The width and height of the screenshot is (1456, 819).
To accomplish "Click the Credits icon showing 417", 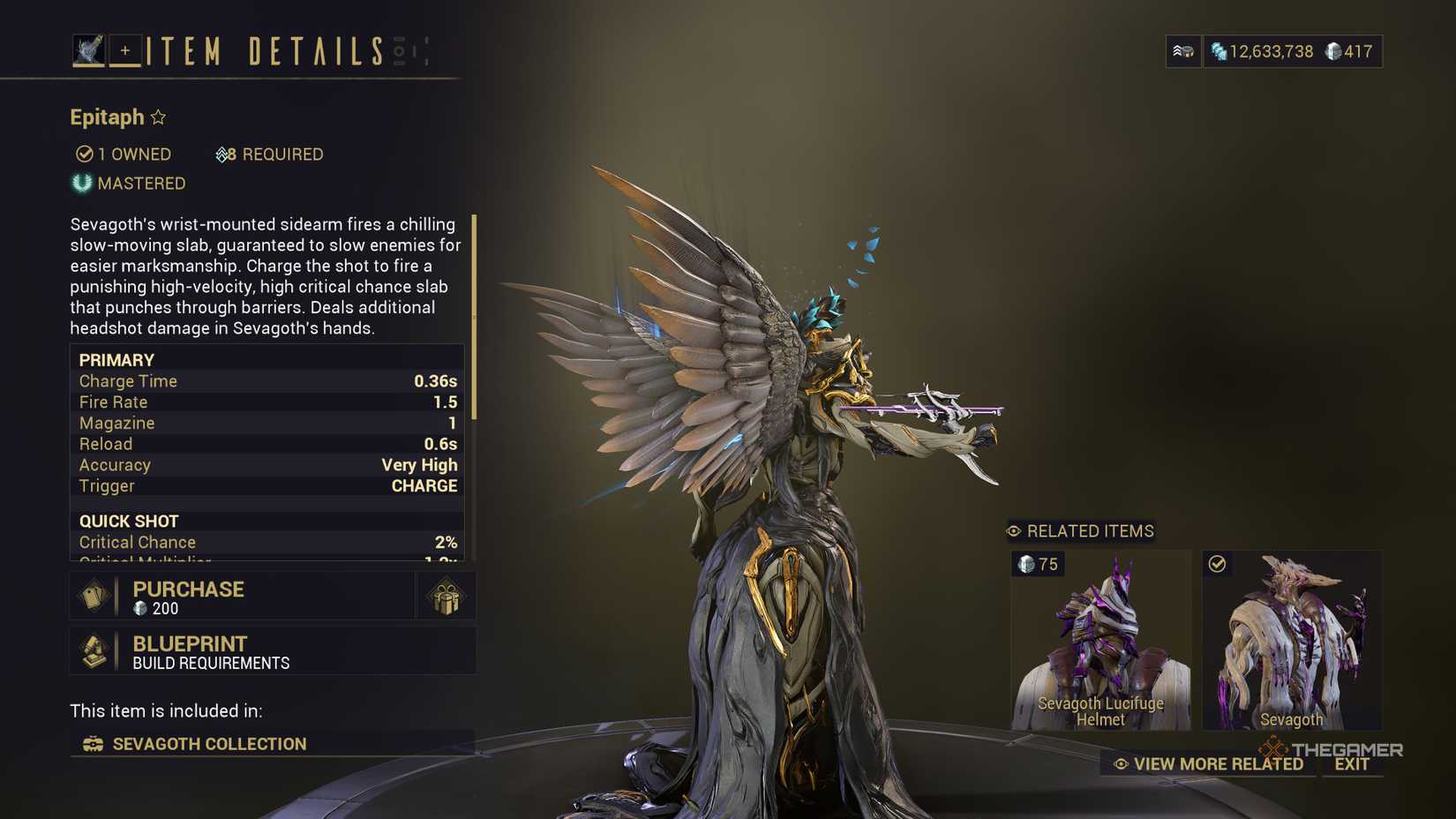I will pyautogui.click(x=1332, y=51).
